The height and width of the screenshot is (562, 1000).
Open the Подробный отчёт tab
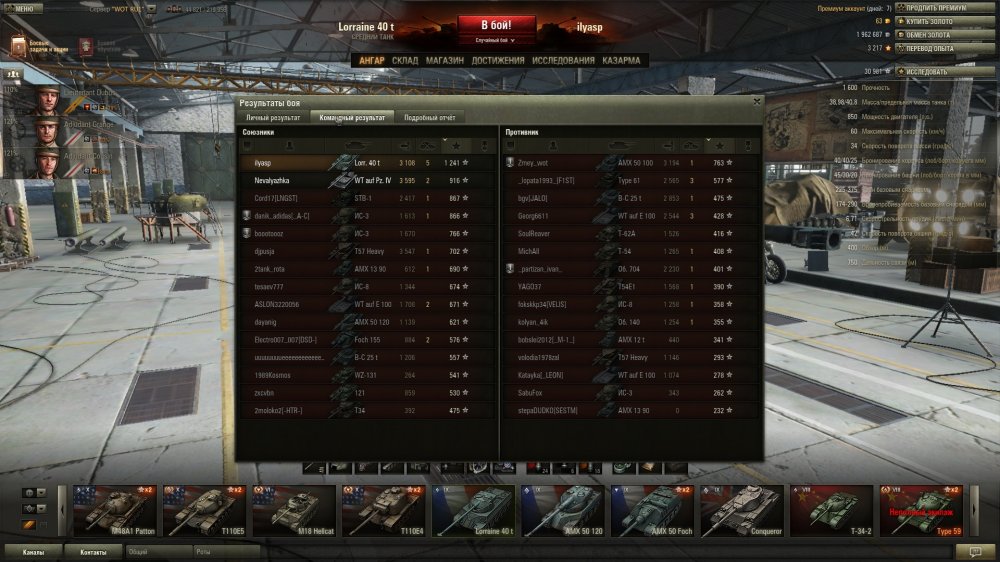click(x=430, y=117)
